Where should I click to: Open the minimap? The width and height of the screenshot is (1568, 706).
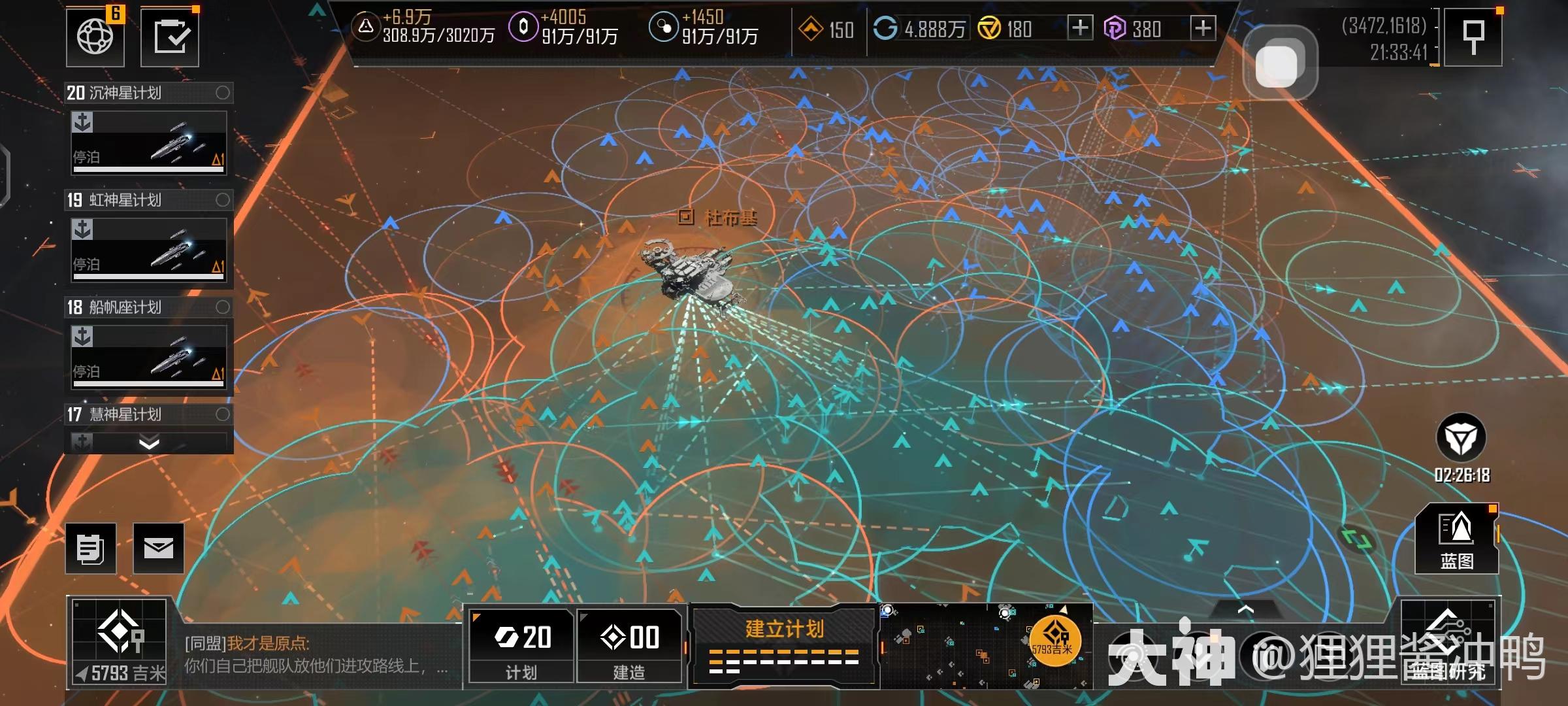tap(986, 645)
